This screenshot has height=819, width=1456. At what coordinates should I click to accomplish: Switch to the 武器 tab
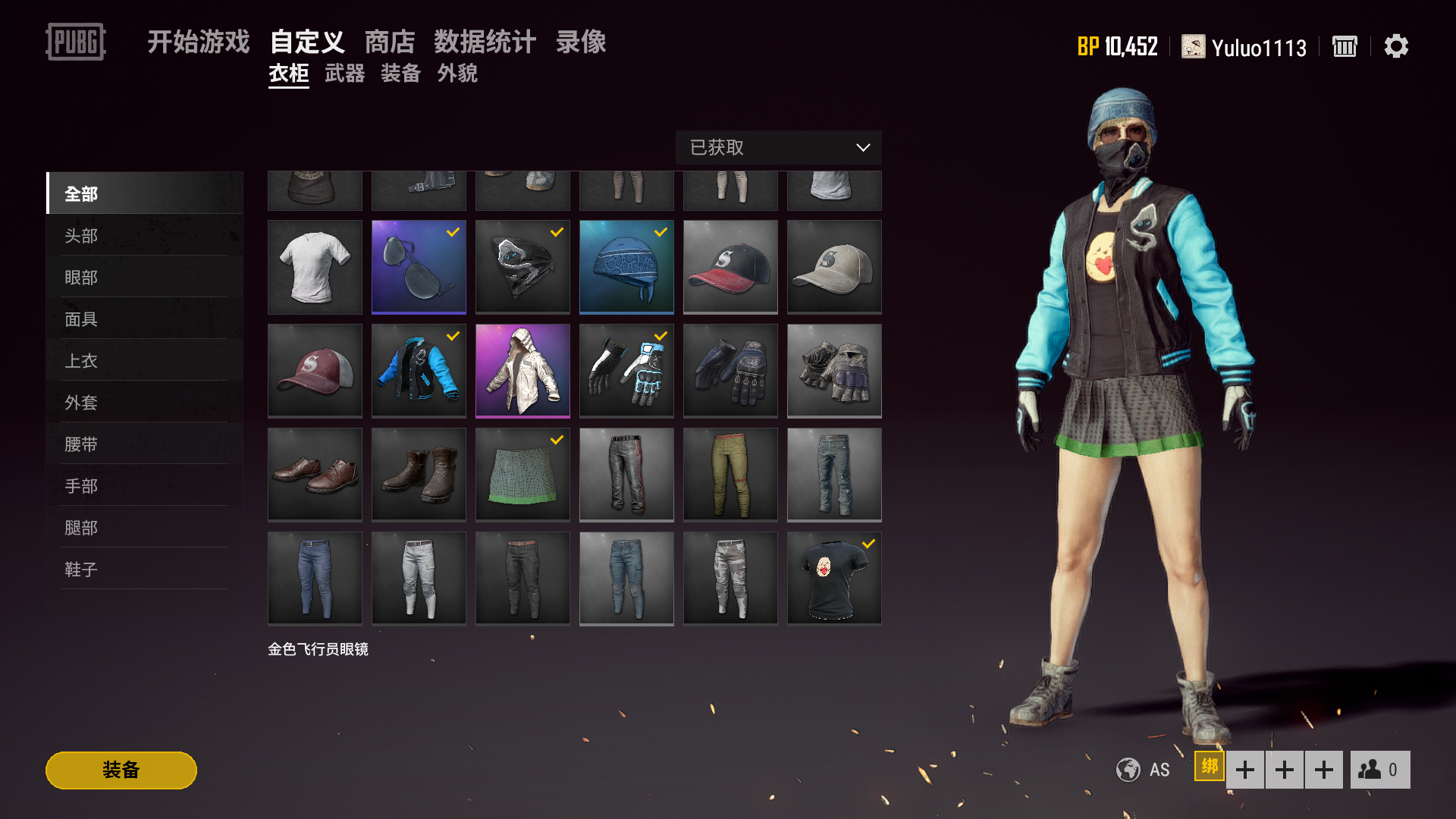[x=345, y=74]
